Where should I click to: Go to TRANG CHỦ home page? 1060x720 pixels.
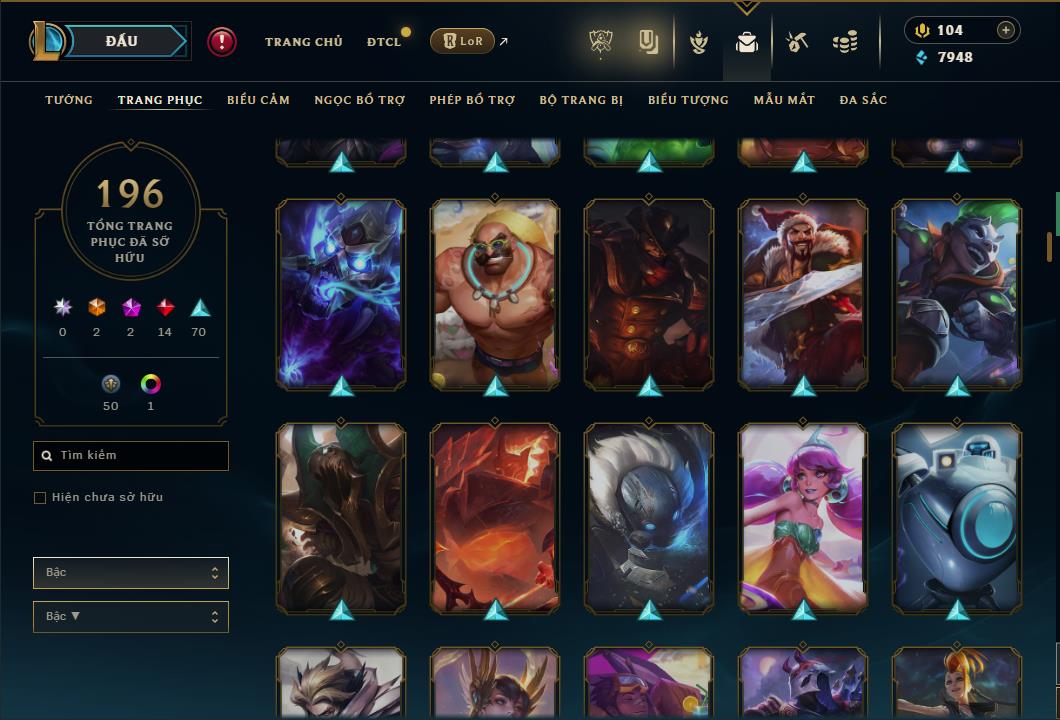coord(303,42)
